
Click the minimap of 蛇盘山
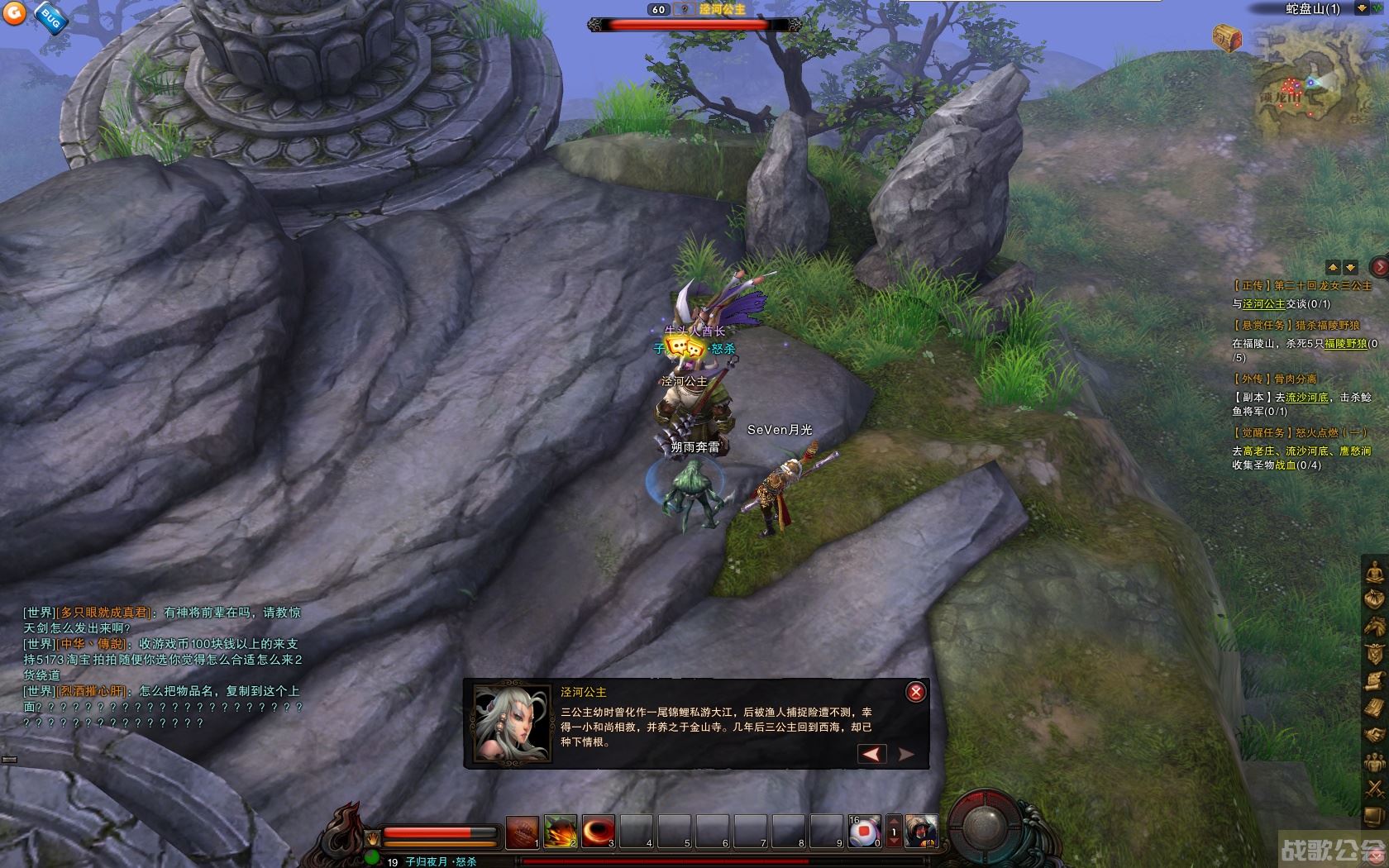[1305, 83]
